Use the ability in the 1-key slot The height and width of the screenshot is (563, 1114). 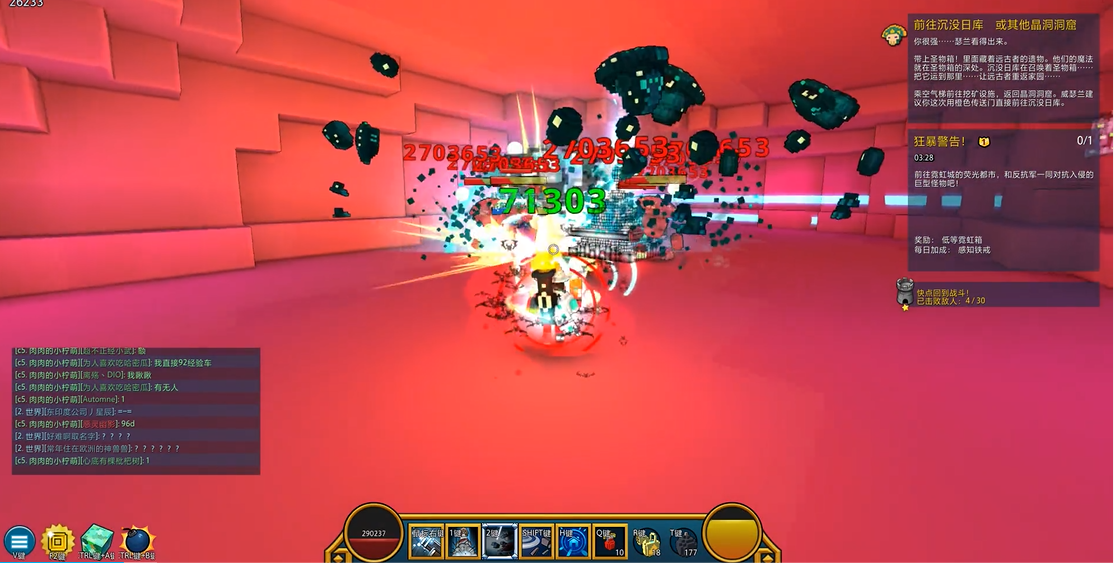point(463,541)
